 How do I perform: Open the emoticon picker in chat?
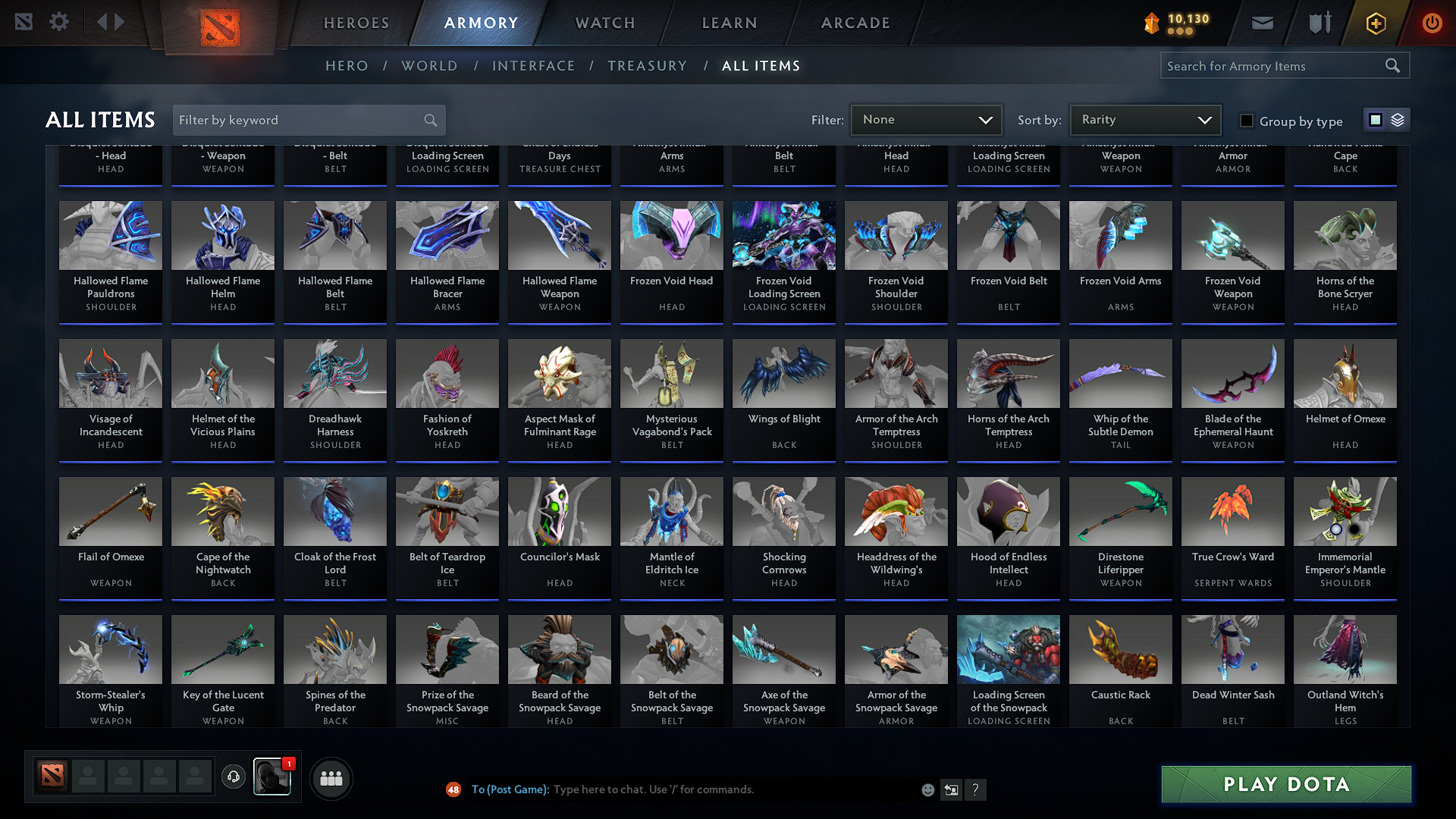click(927, 789)
